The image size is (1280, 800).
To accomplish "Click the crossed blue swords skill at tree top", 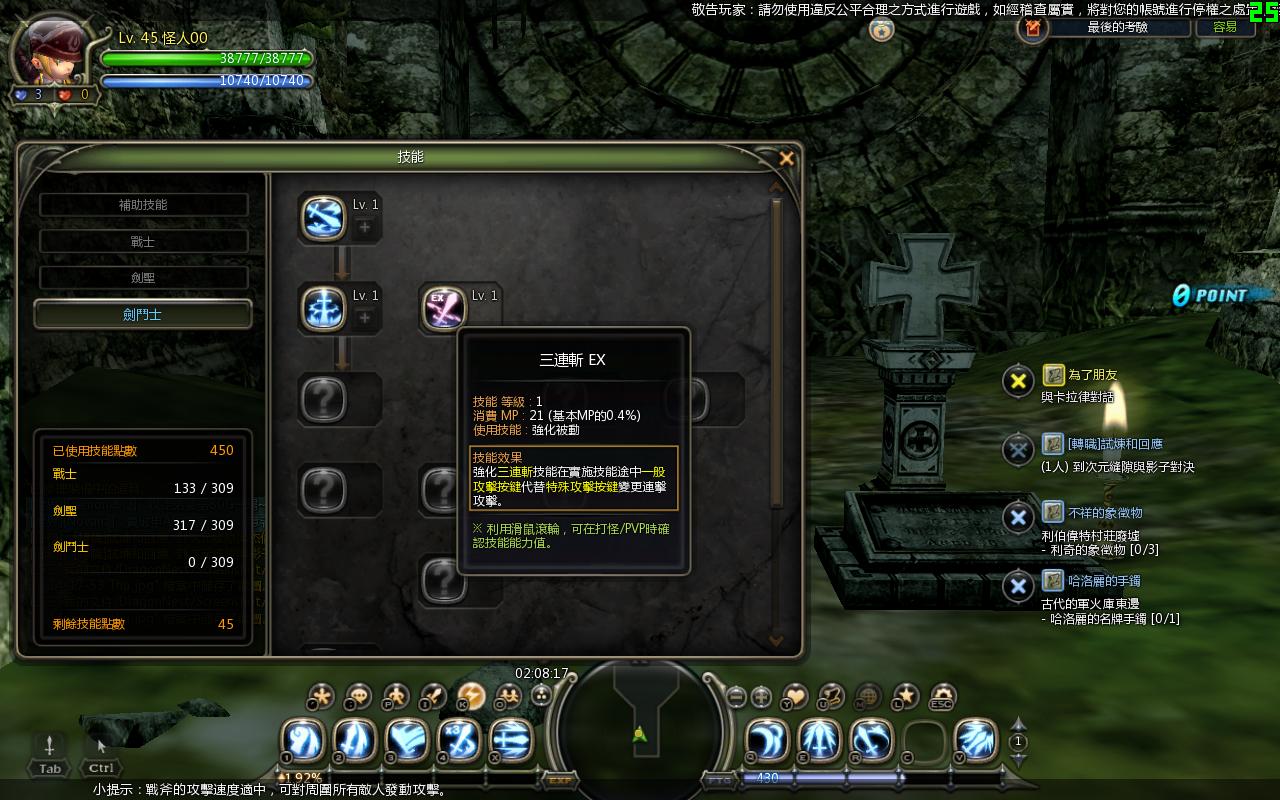I will tap(323, 217).
